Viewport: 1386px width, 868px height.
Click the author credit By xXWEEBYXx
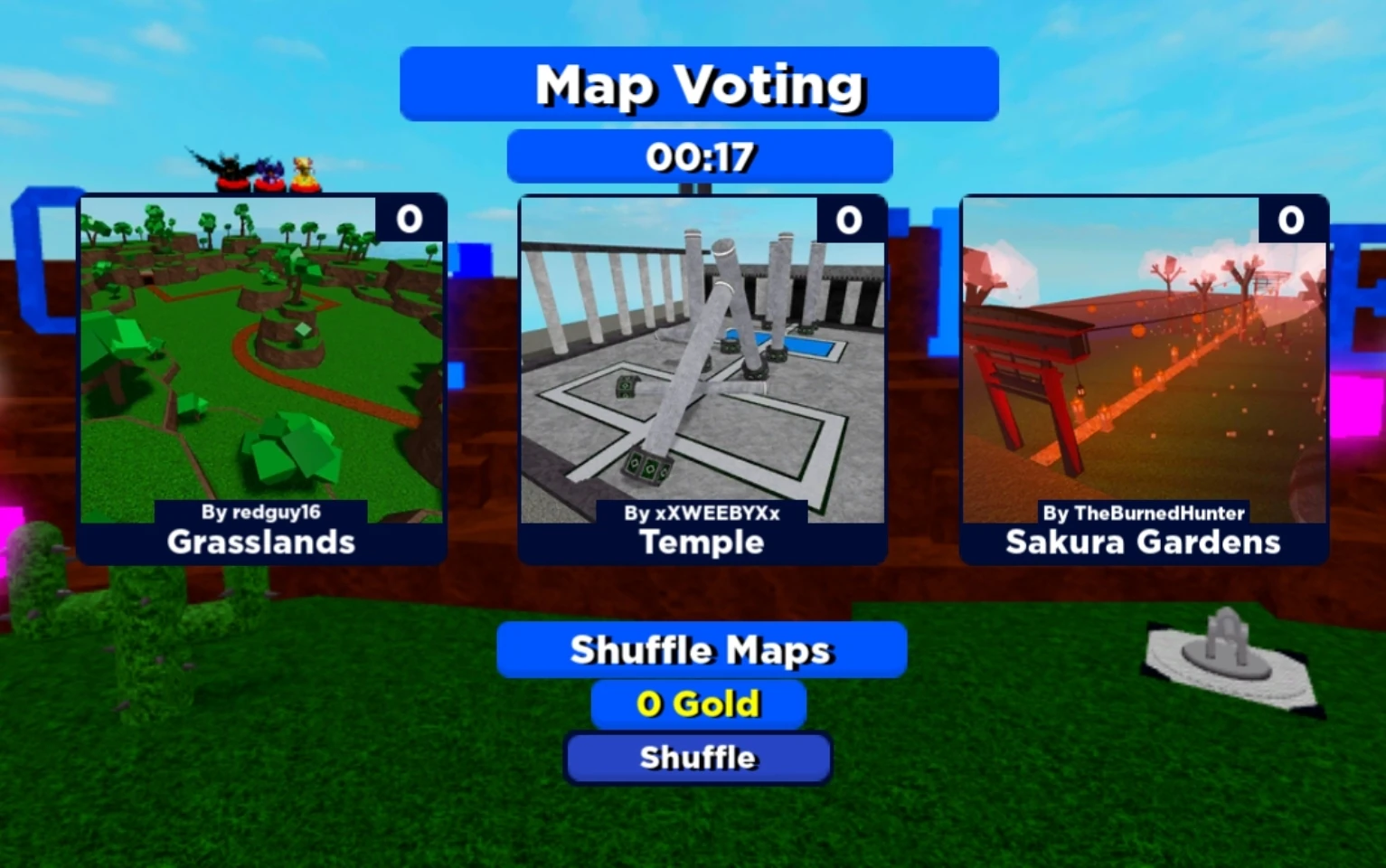[x=705, y=513]
